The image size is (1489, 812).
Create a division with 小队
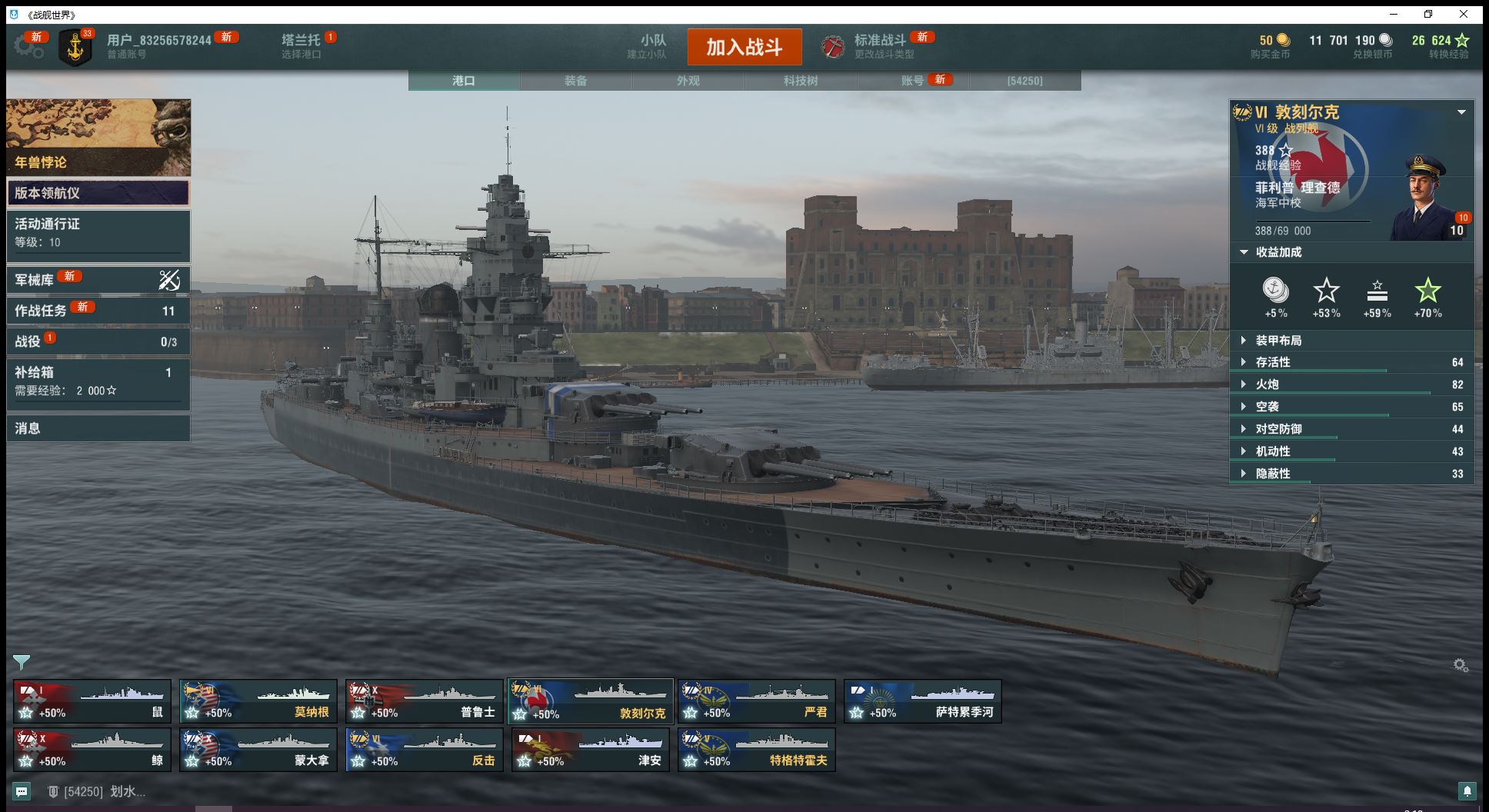tap(652, 46)
